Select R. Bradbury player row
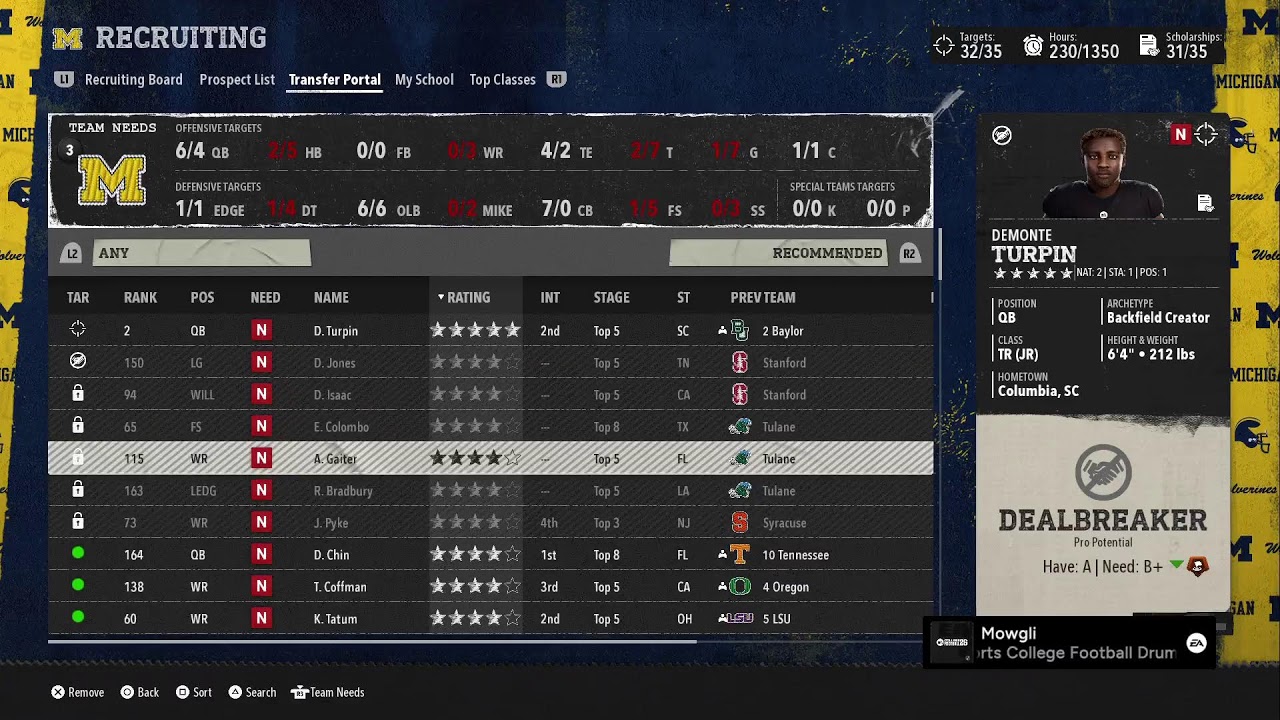1280x720 pixels. [343, 491]
